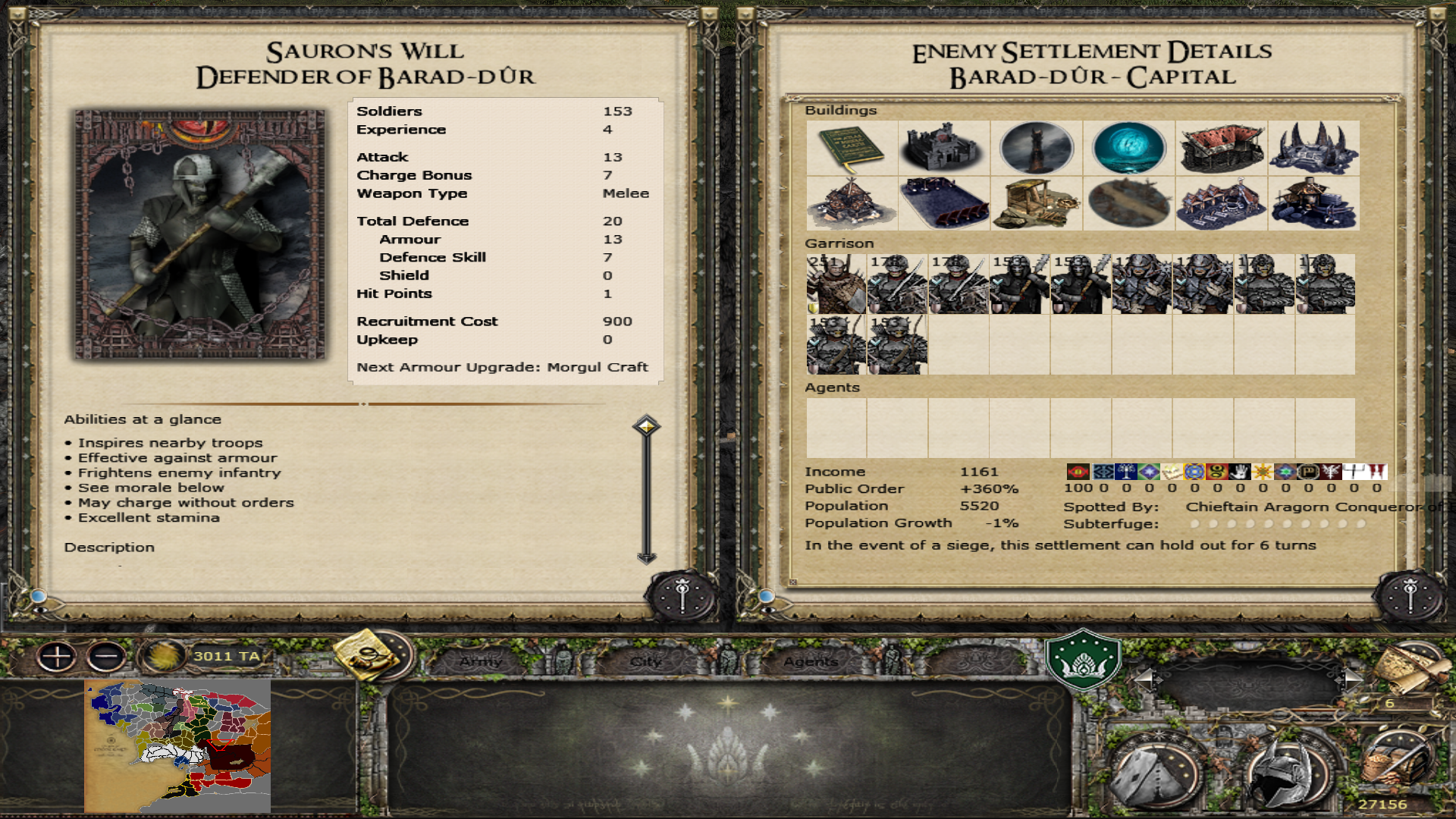Viewport: 1456px width, 819px height.
Task: Zoom out the minimap with minus button
Action: point(106,656)
